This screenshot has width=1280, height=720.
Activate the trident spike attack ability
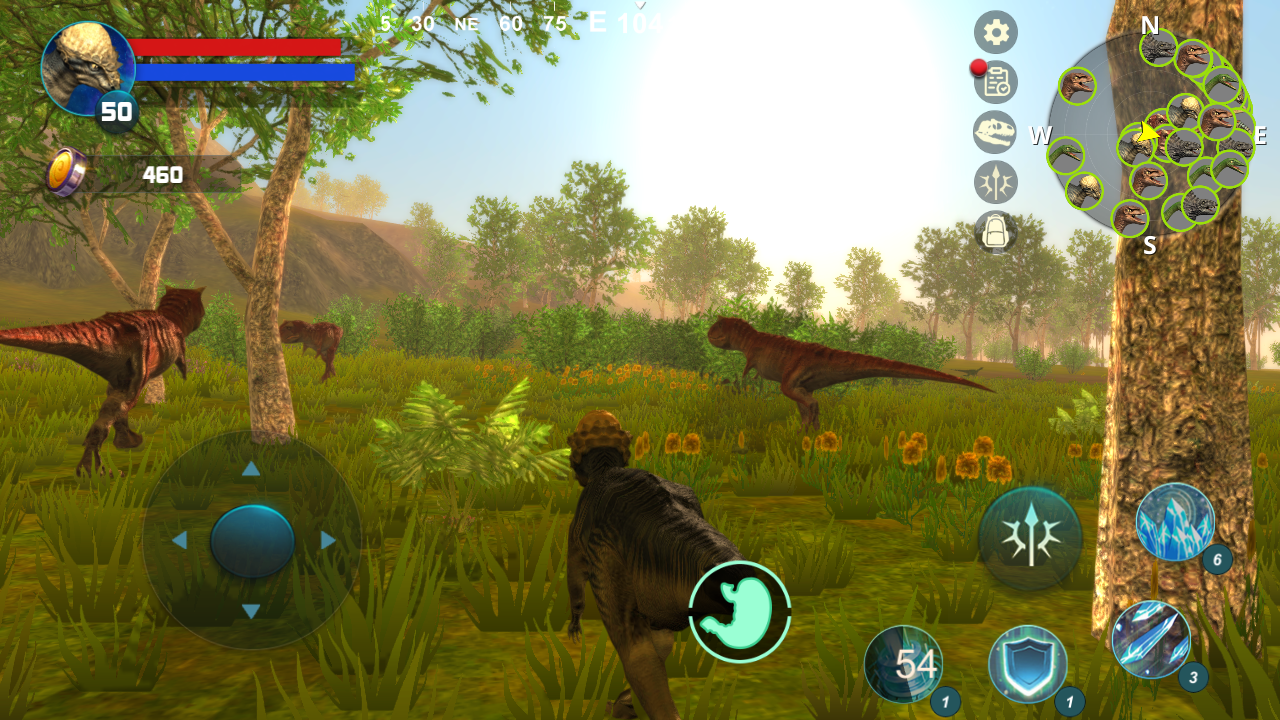pos(1030,537)
